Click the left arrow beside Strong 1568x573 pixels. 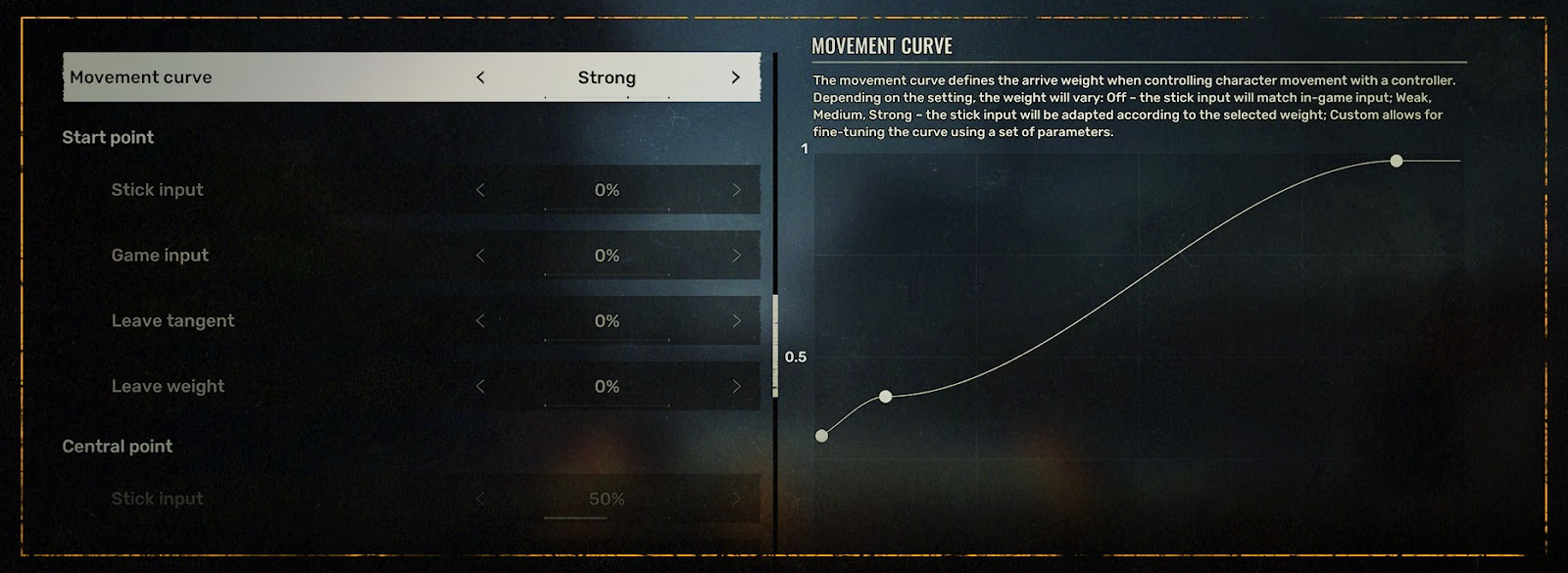480,77
